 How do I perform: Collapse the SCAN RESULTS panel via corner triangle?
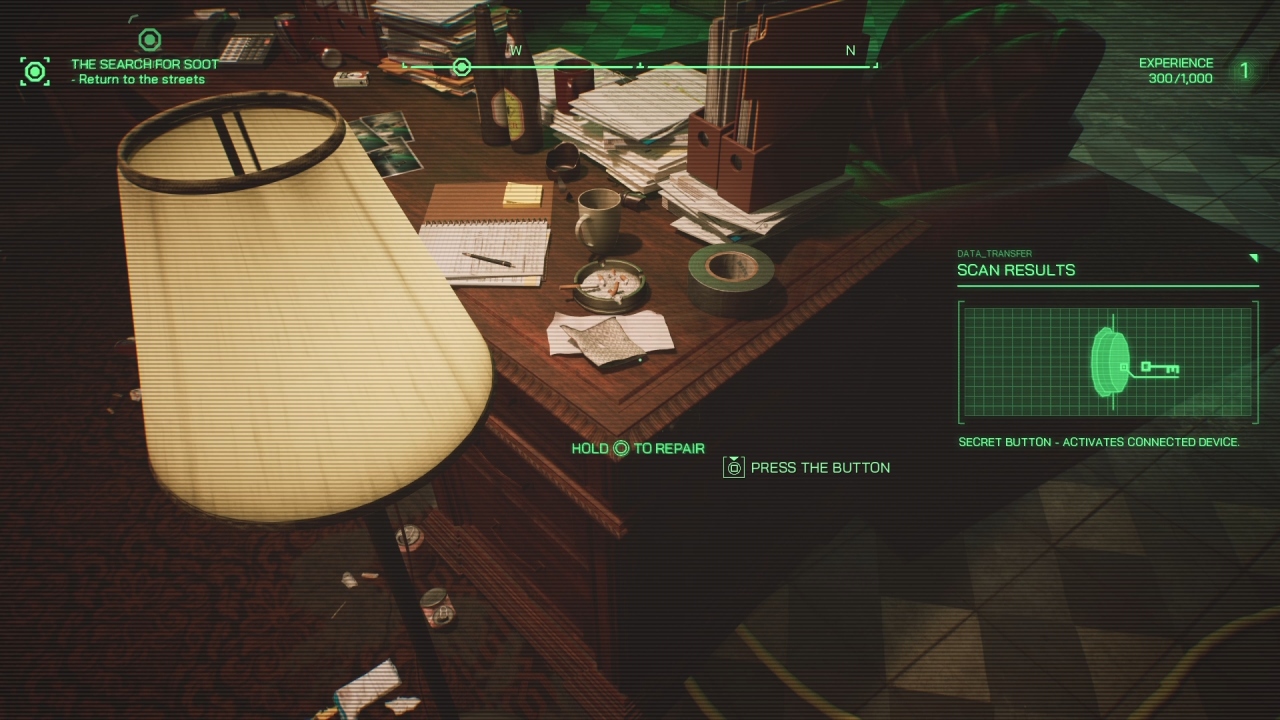click(1255, 257)
